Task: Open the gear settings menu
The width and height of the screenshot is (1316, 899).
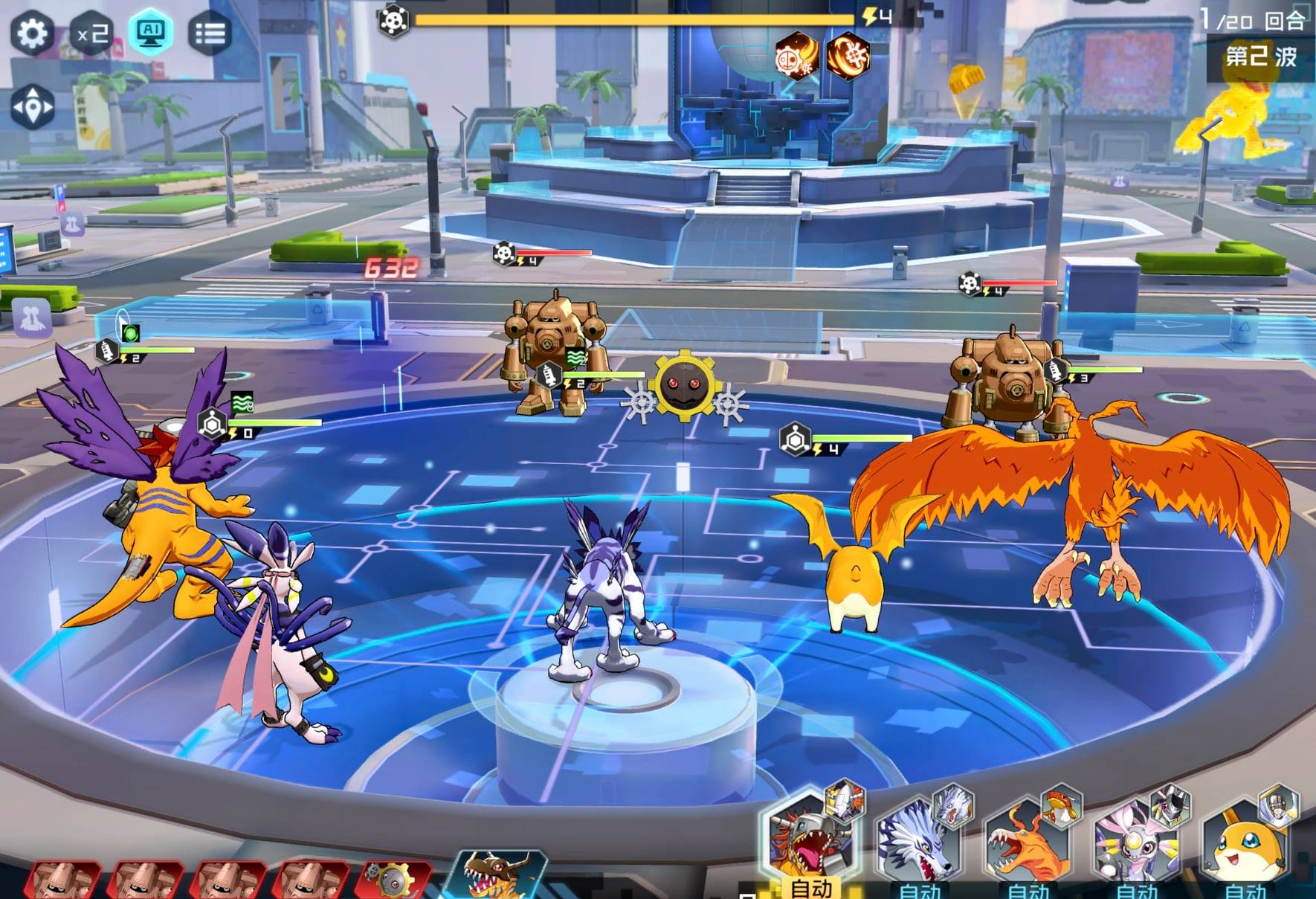Action: click(32, 33)
